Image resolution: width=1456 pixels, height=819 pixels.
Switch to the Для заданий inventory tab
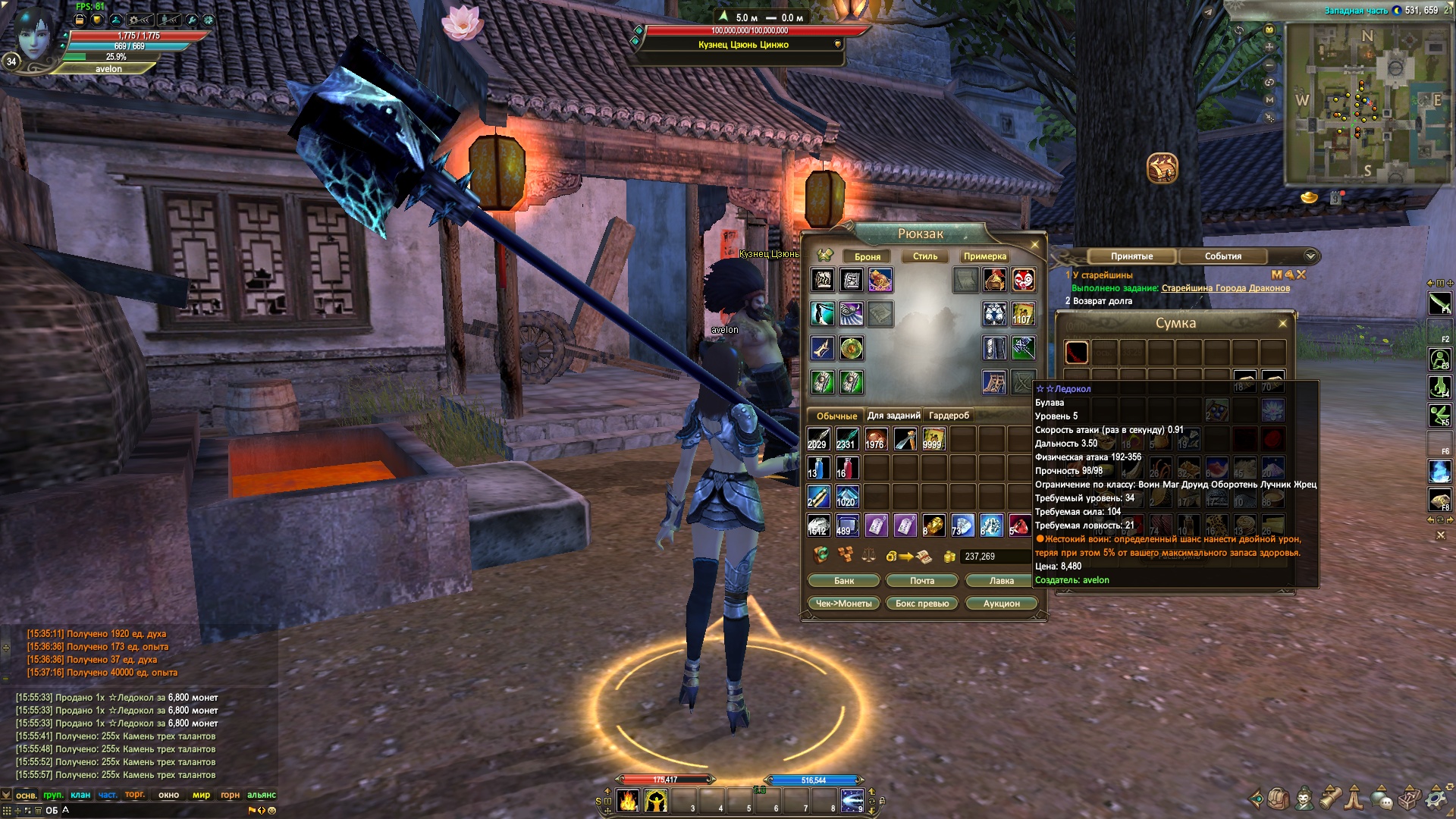point(894,416)
